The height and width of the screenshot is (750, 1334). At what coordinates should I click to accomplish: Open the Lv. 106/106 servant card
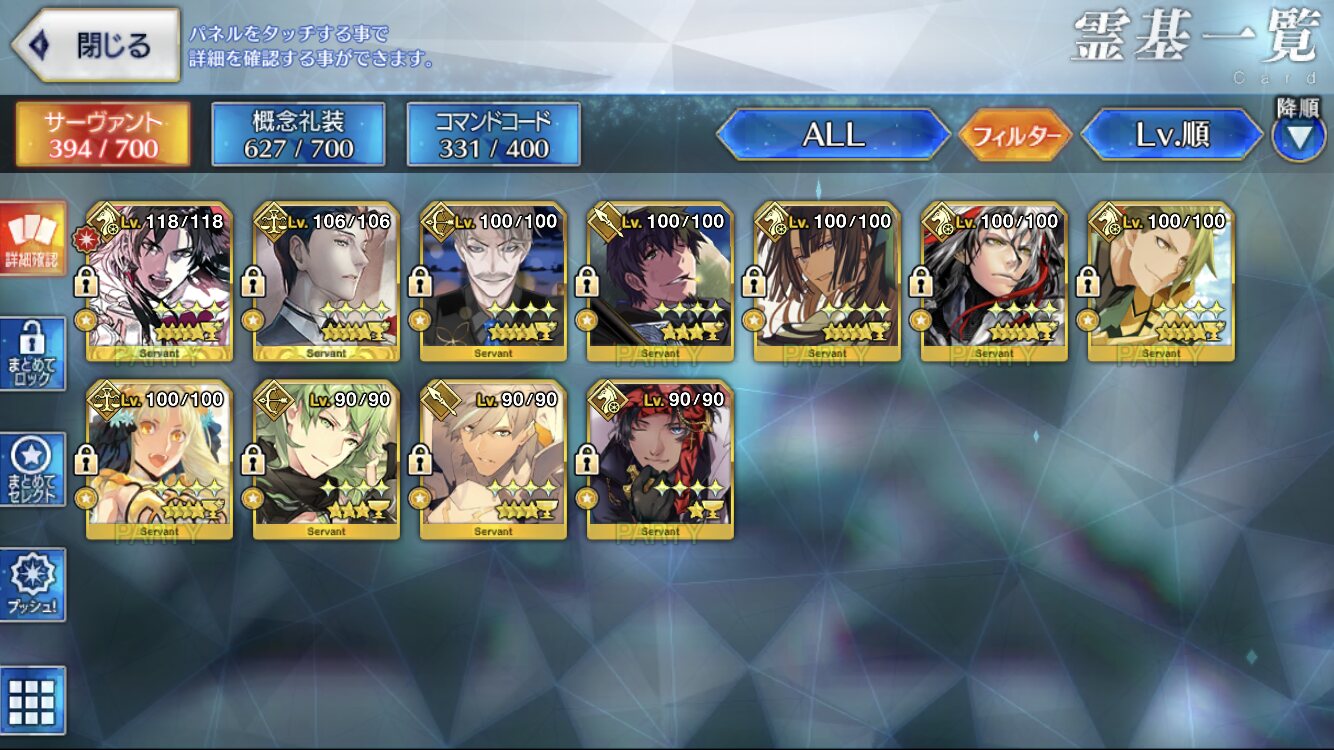[327, 281]
